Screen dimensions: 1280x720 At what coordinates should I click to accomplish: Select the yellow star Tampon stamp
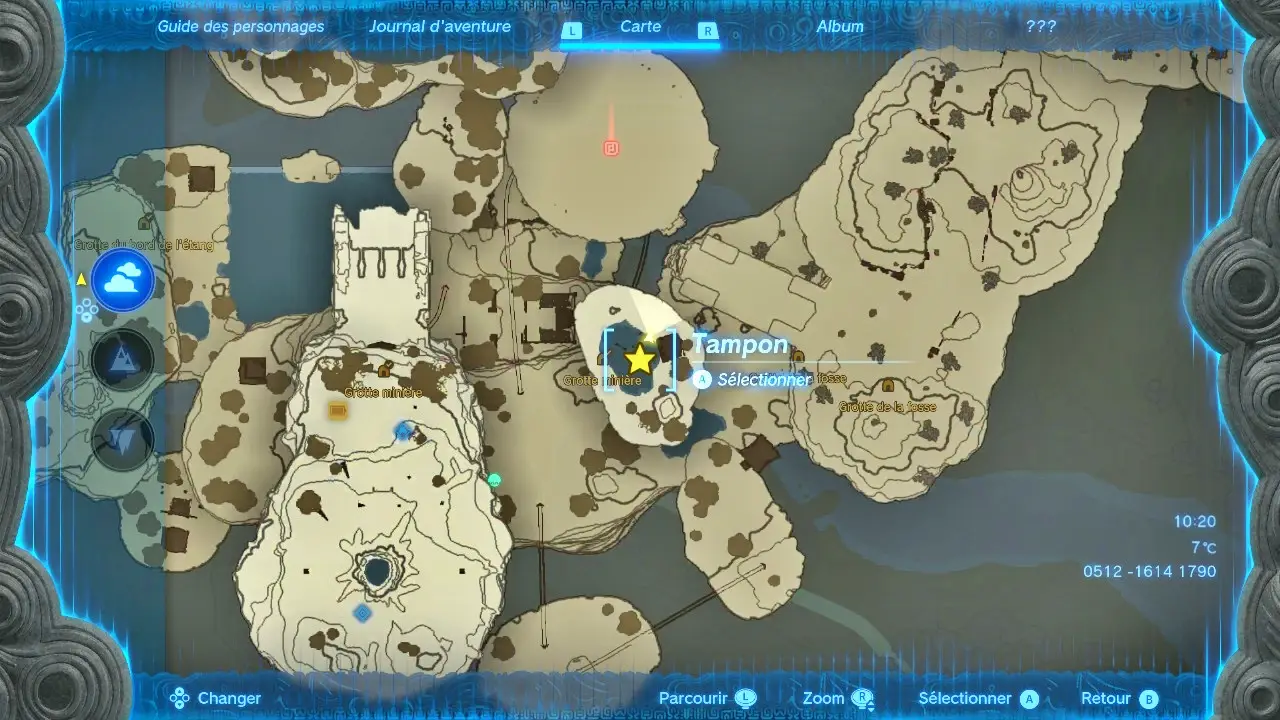point(639,359)
